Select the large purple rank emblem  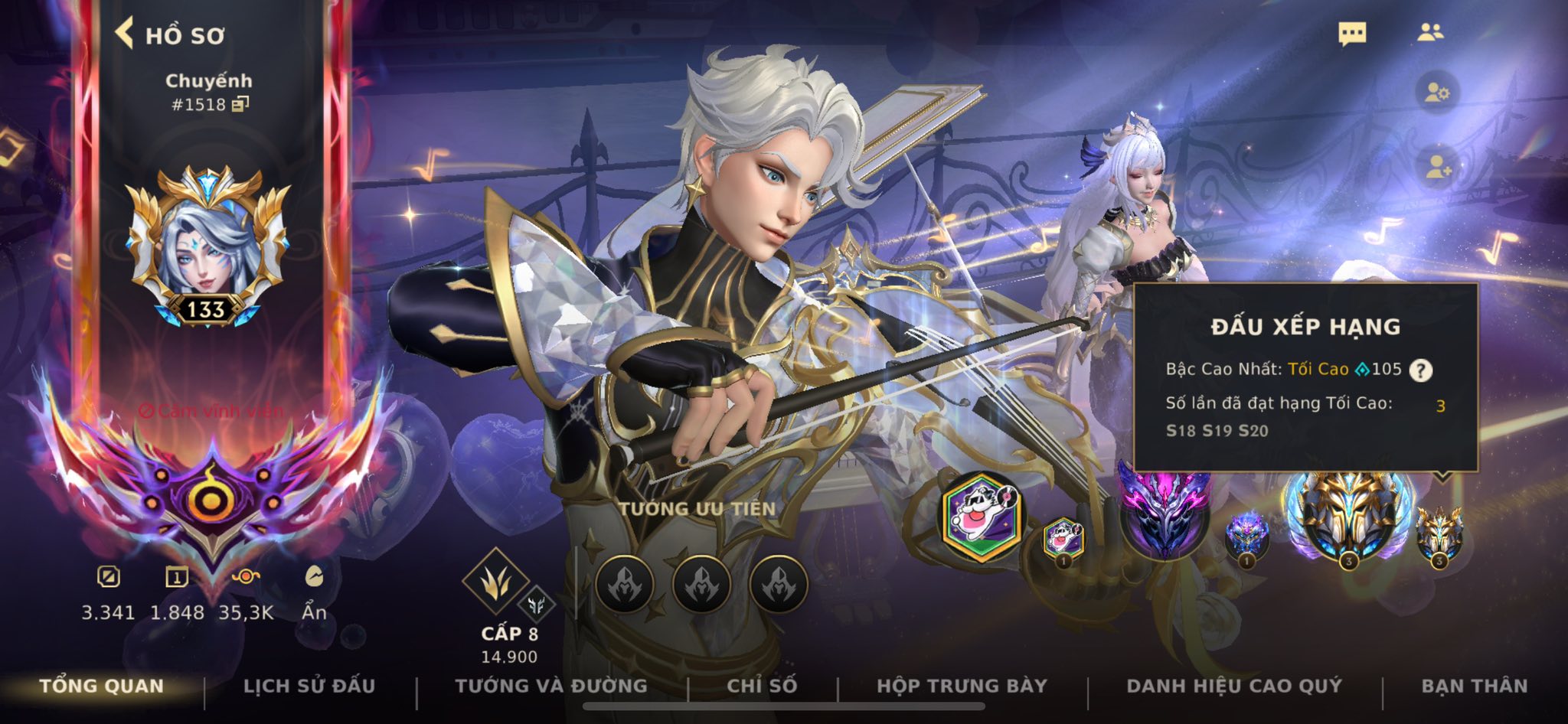[x=1164, y=513]
